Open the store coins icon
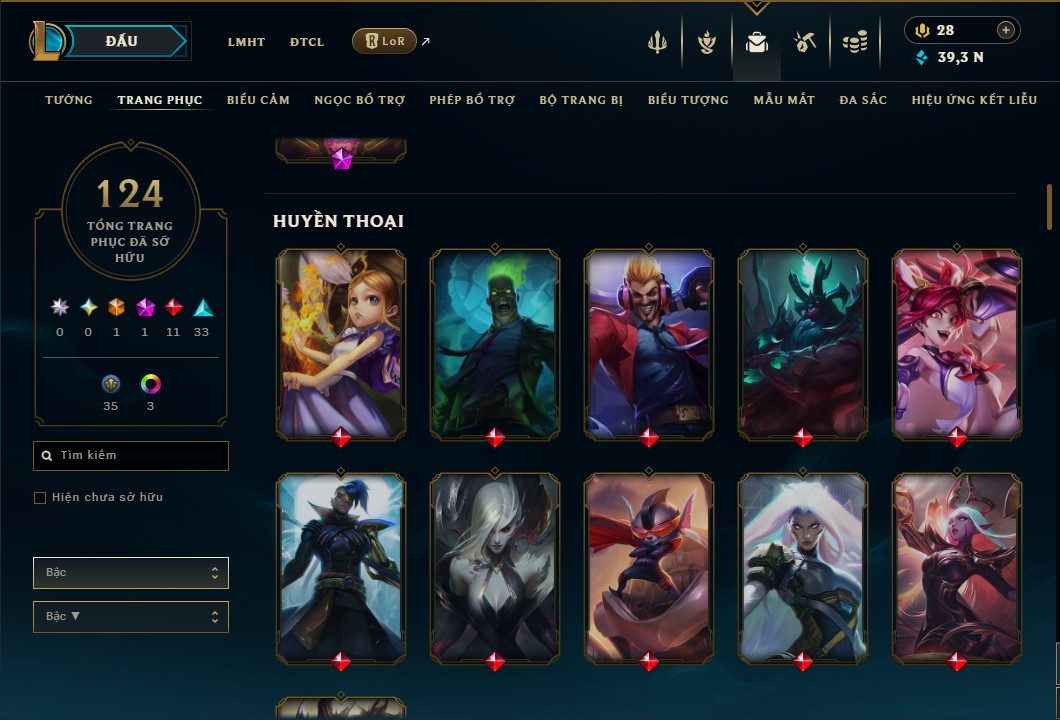Image resolution: width=1060 pixels, height=720 pixels. pyautogui.click(x=854, y=42)
